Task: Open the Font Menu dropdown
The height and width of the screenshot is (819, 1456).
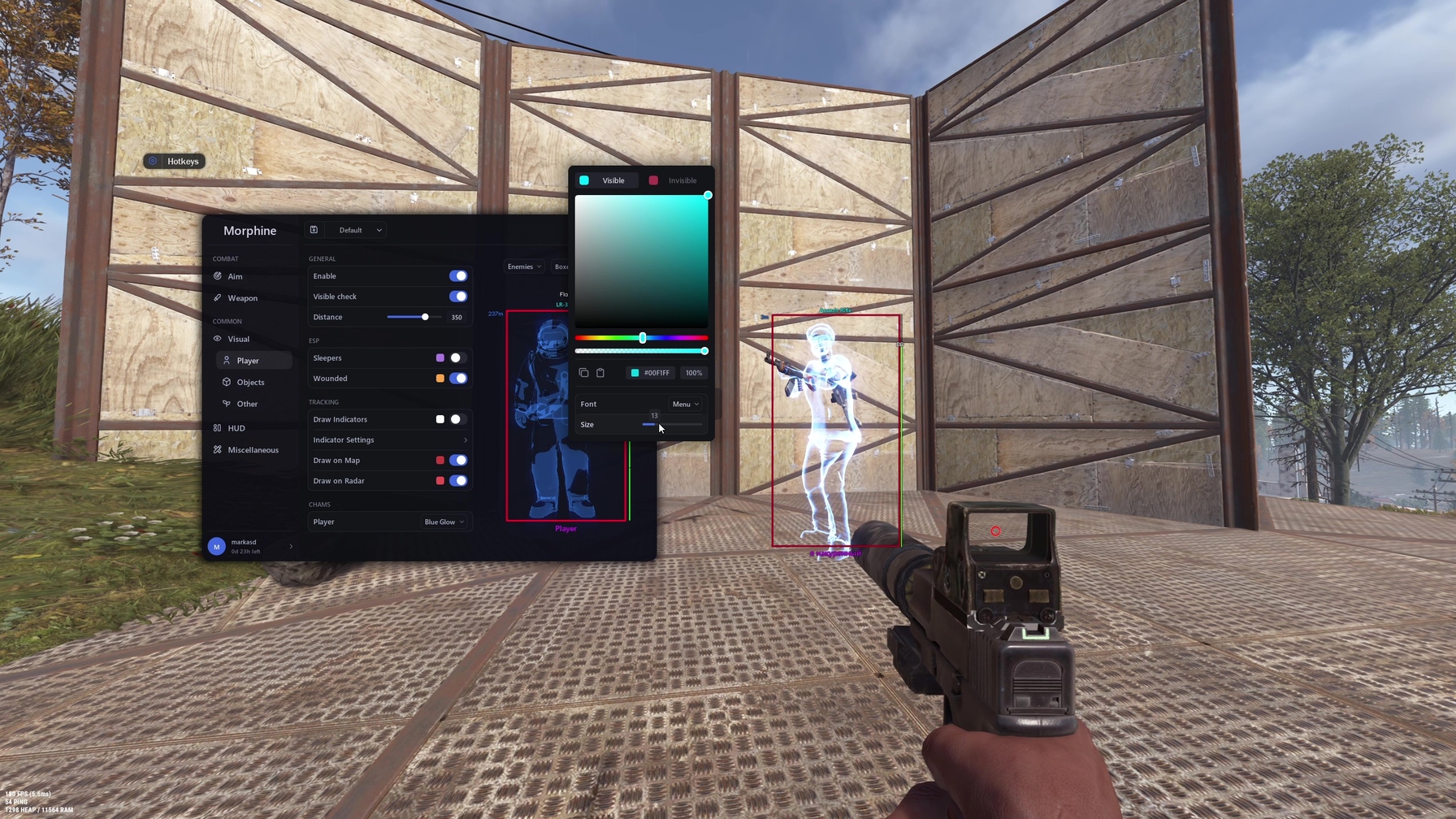Action: (685, 404)
